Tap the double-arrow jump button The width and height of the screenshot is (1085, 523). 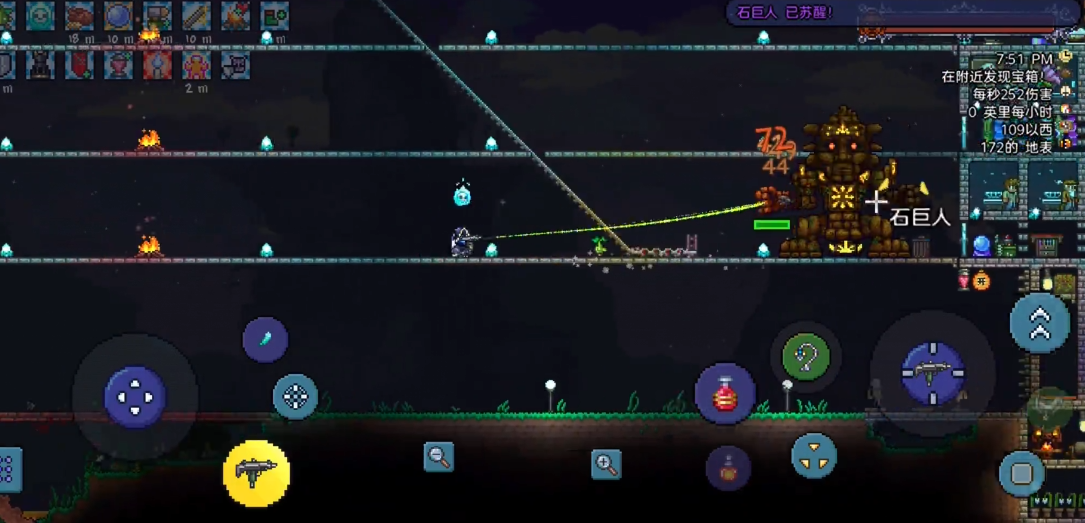tap(1039, 323)
